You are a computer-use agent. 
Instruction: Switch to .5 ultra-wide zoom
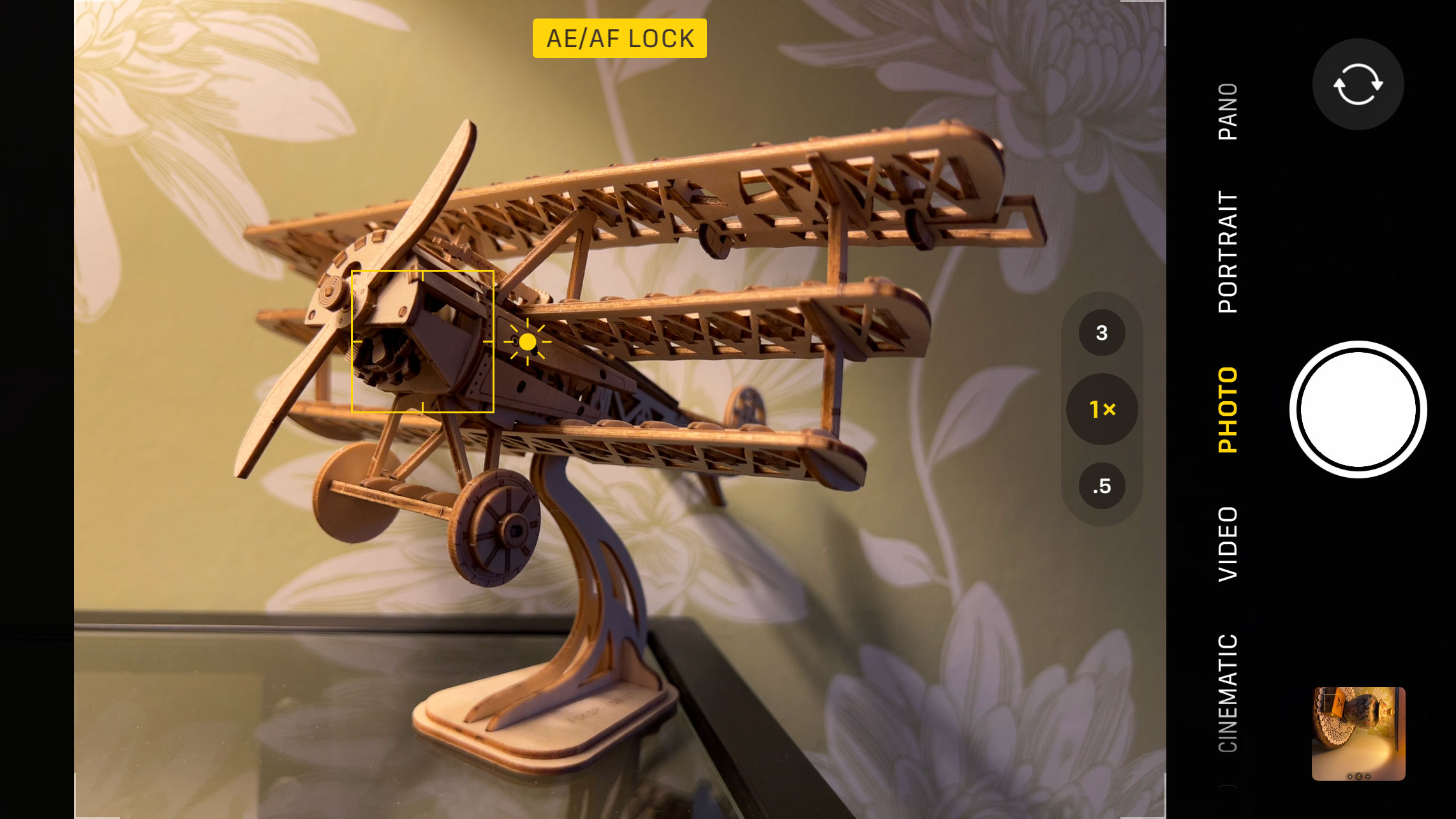tap(1101, 486)
